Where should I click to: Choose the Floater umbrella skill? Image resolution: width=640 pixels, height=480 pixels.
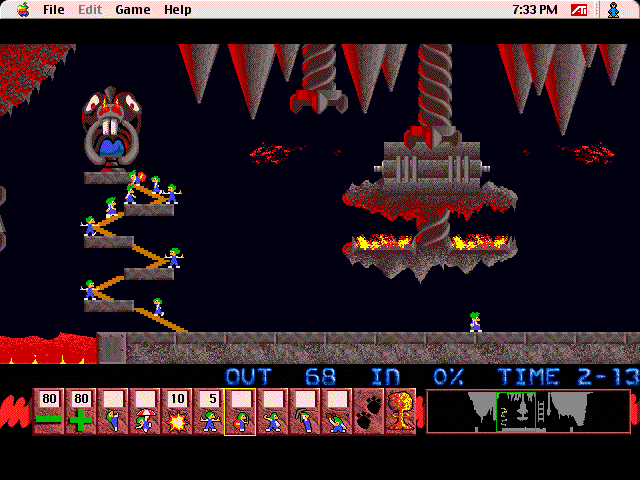144,412
